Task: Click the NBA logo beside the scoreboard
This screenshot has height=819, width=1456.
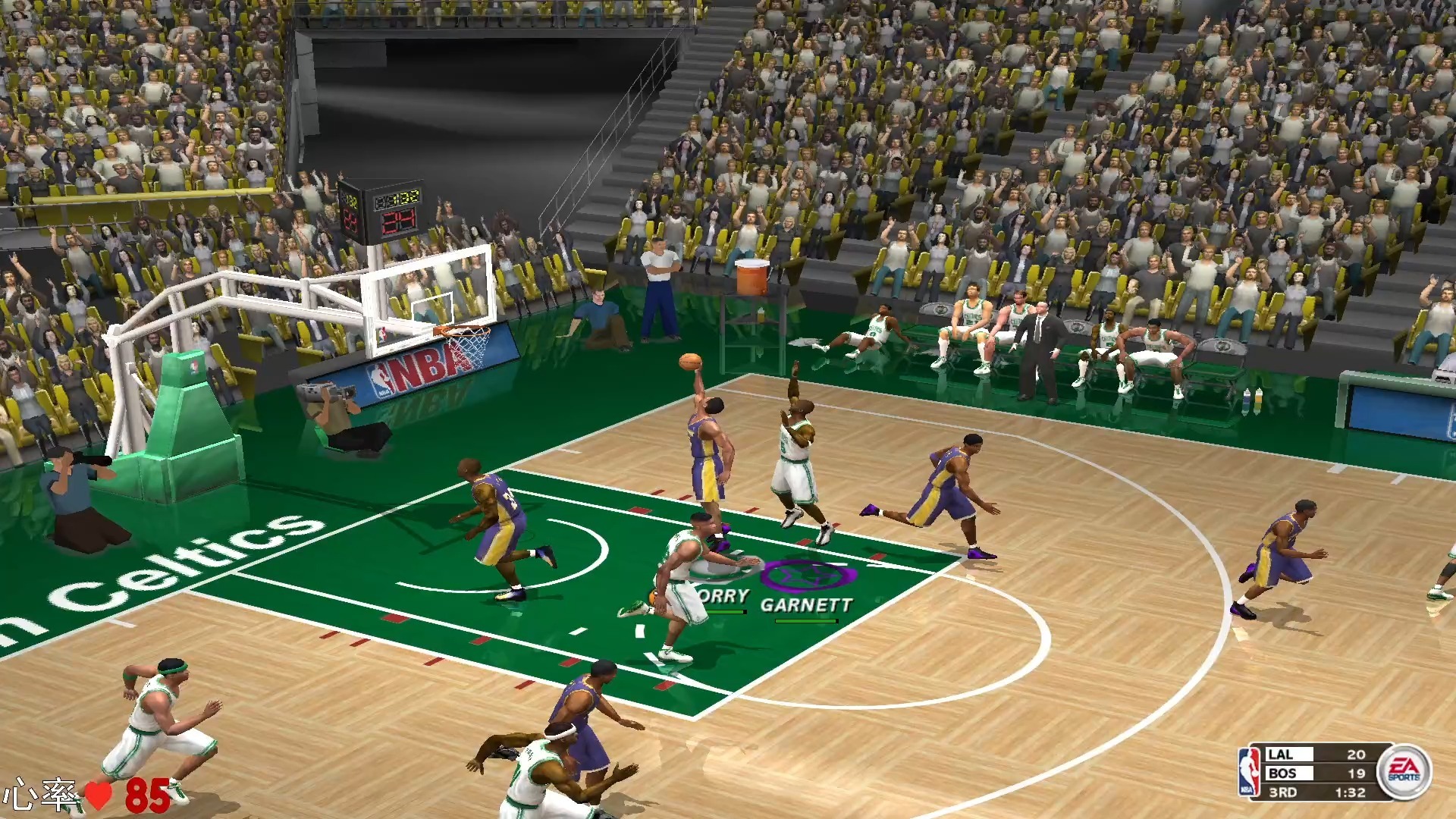Action: pyautogui.click(x=1248, y=772)
